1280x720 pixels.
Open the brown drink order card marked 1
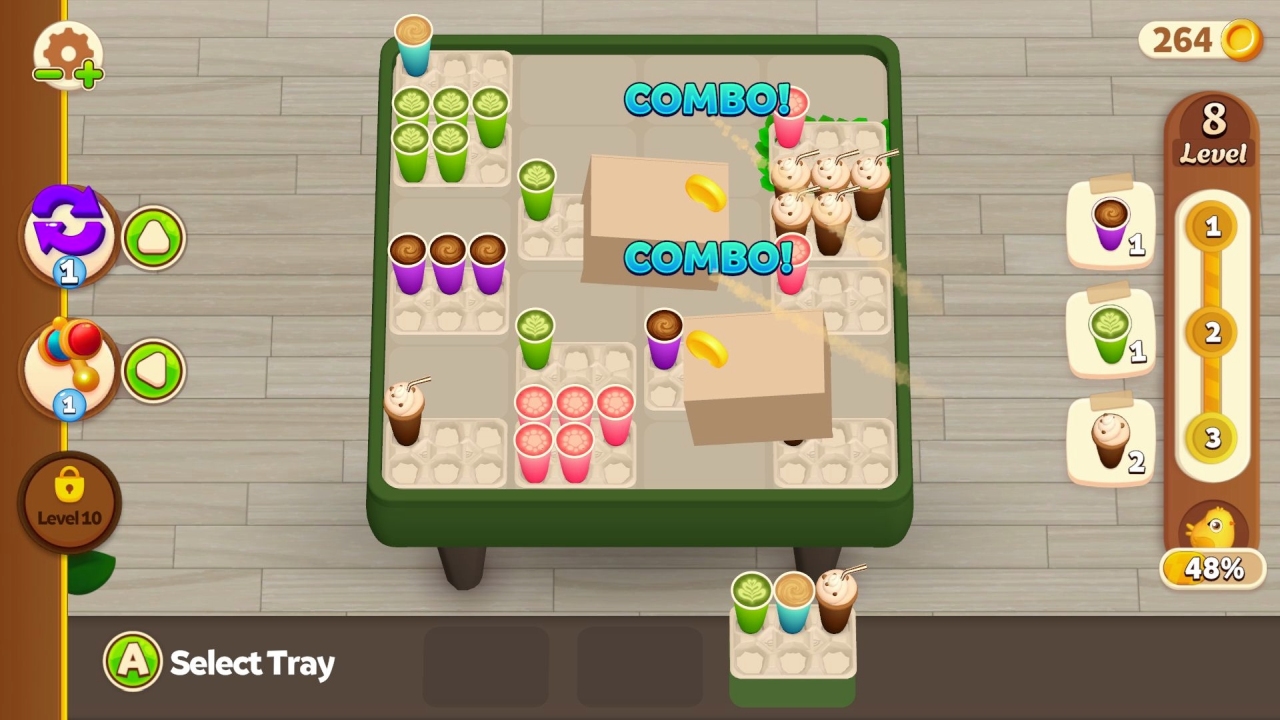[x=1110, y=225]
